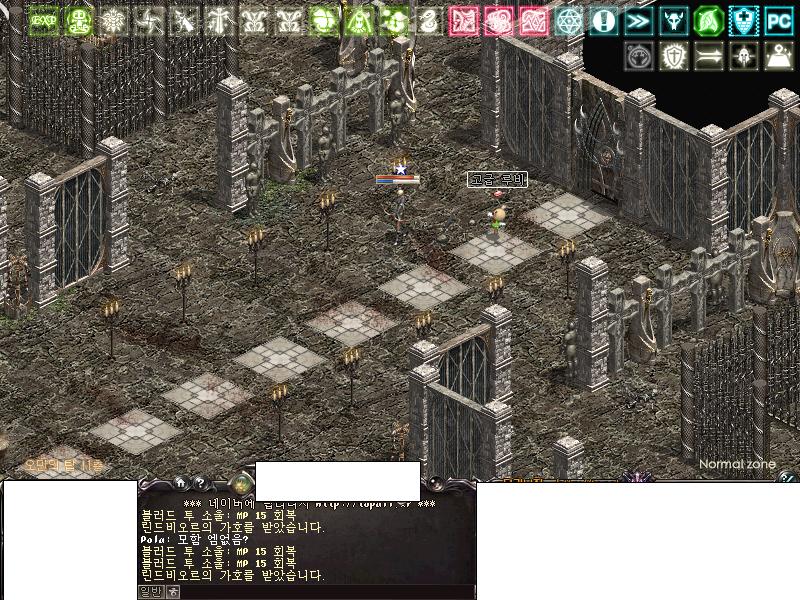Image resolution: width=800 pixels, height=600 pixels.
Task: Open help with the question mark button
Action: click(199, 483)
